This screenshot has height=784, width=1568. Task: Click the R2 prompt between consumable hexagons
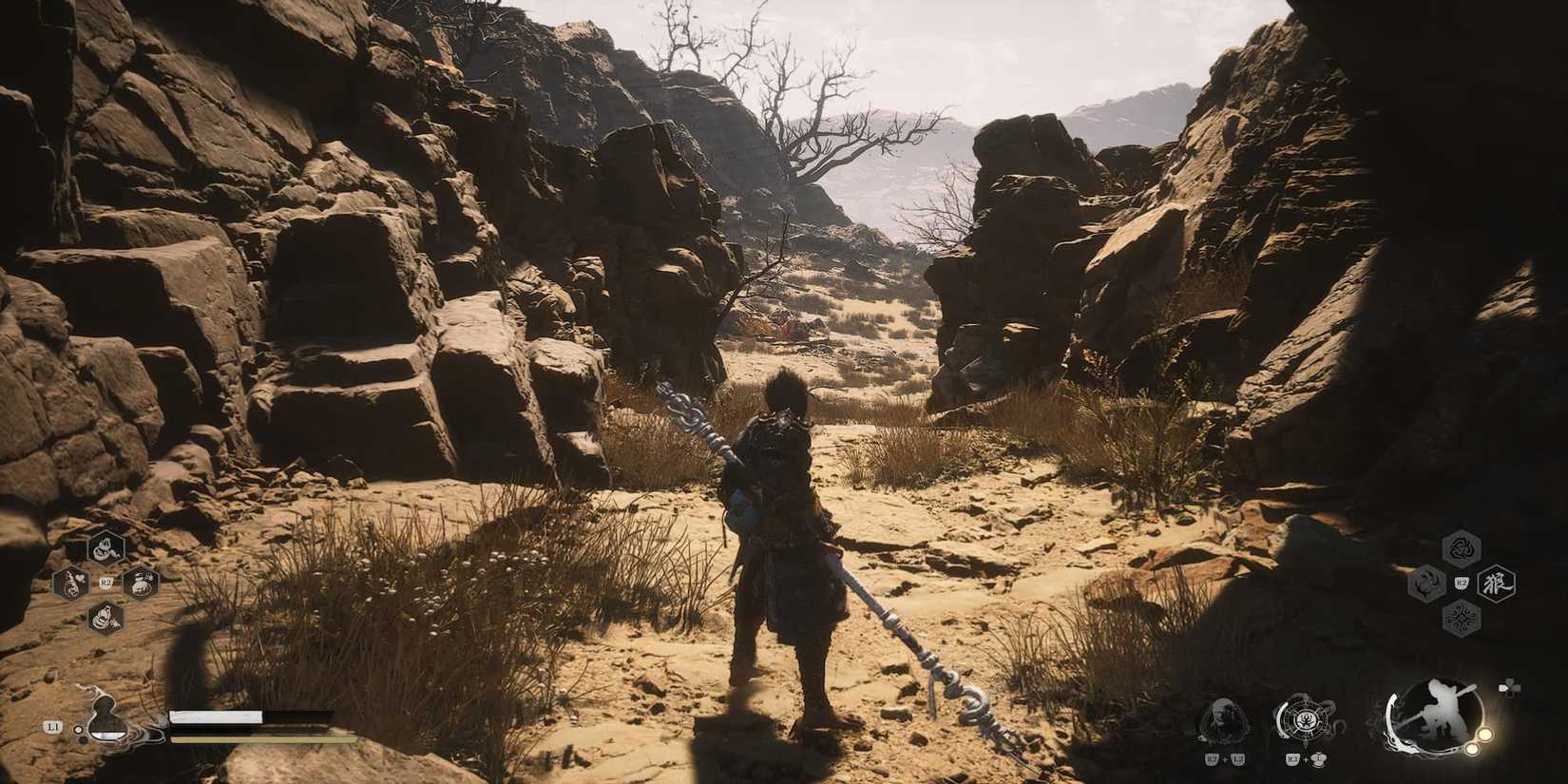click(x=105, y=583)
